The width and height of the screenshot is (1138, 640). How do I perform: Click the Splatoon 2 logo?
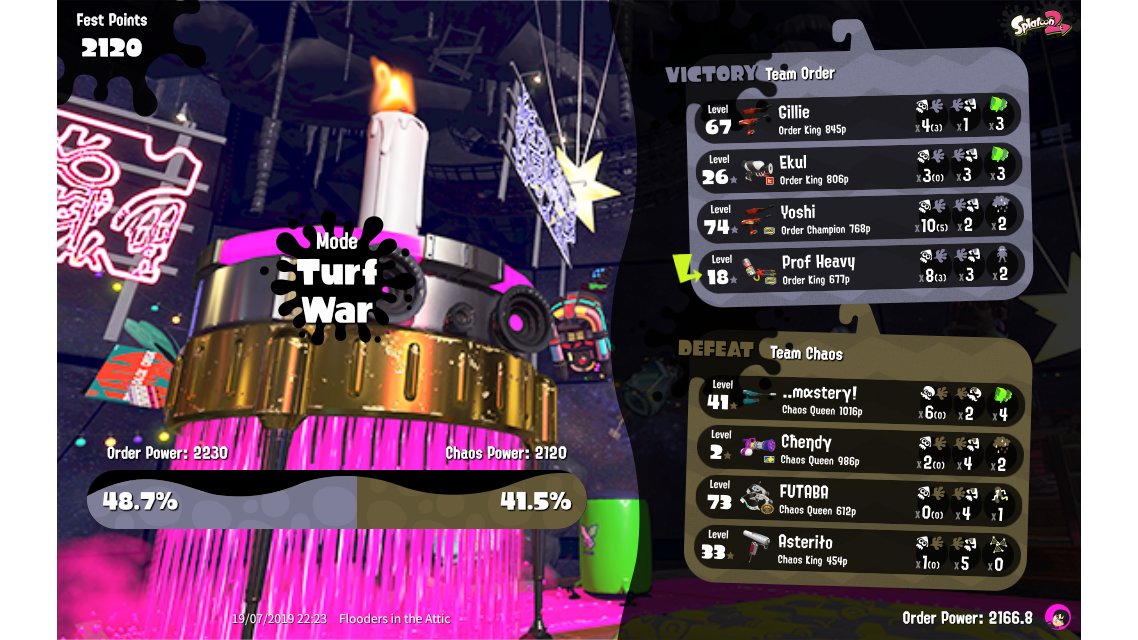click(x=1040, y=24)
